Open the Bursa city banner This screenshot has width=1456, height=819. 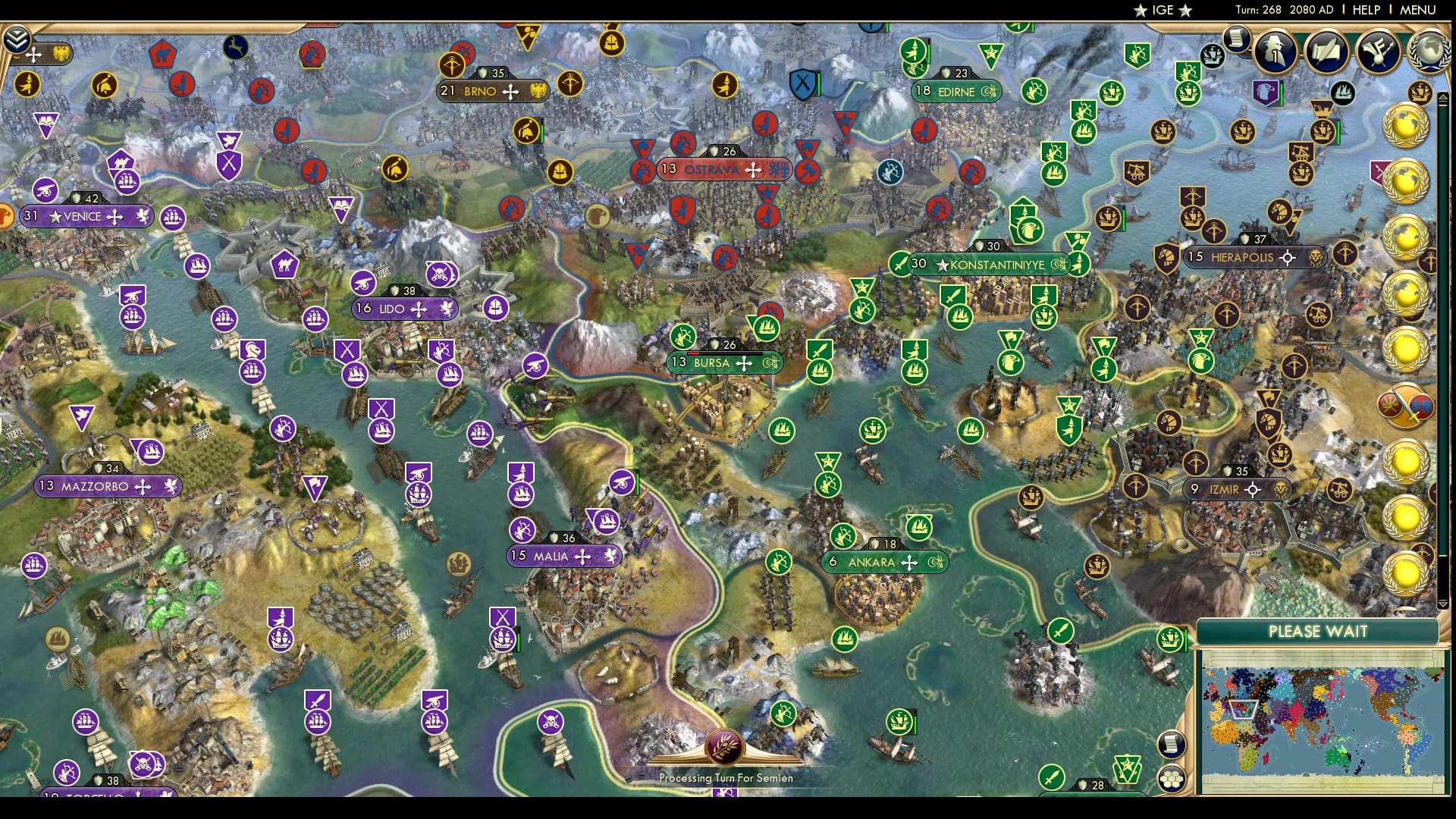720,363
